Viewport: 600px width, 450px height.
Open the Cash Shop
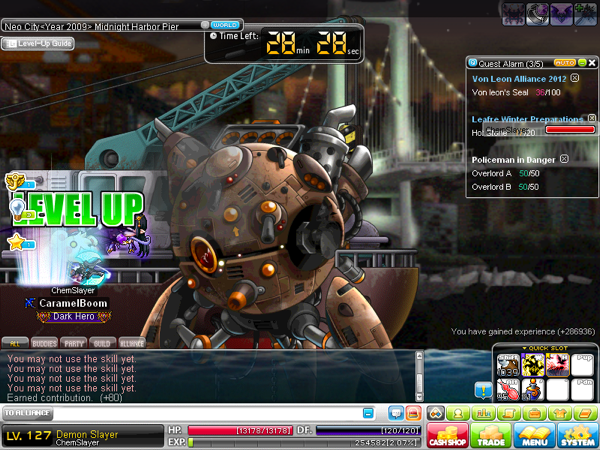pyautogui.click(x=448, y=435)
